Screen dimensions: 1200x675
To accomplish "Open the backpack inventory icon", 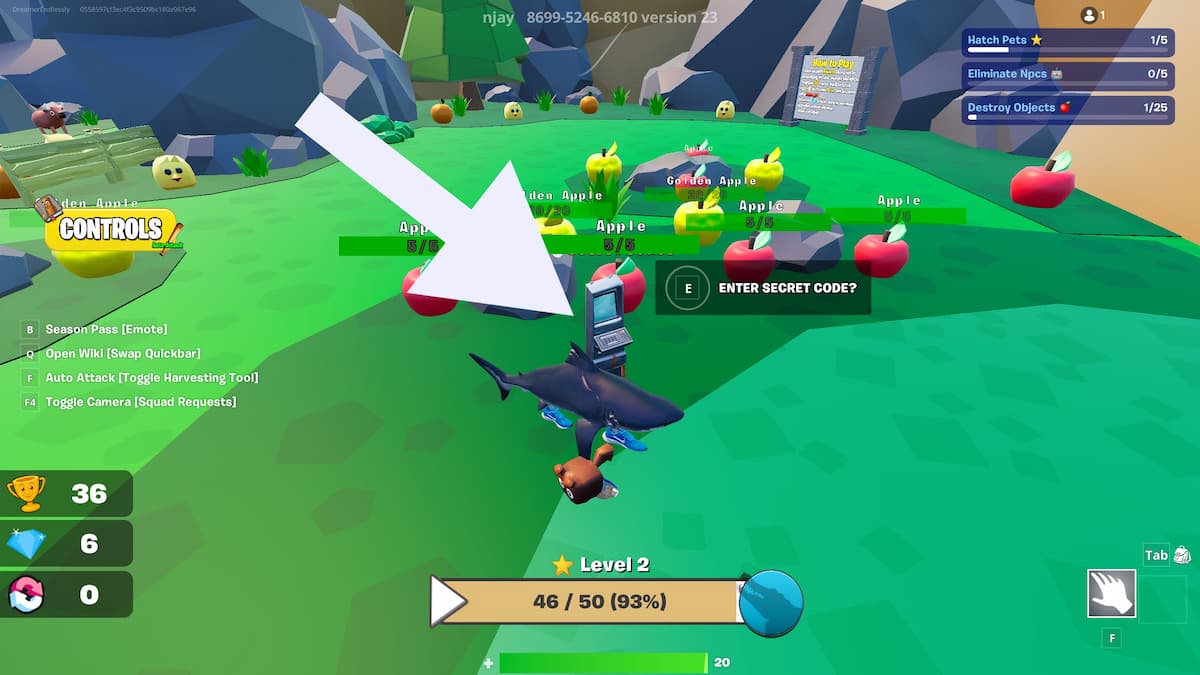I will click(x=1181, y=555).
